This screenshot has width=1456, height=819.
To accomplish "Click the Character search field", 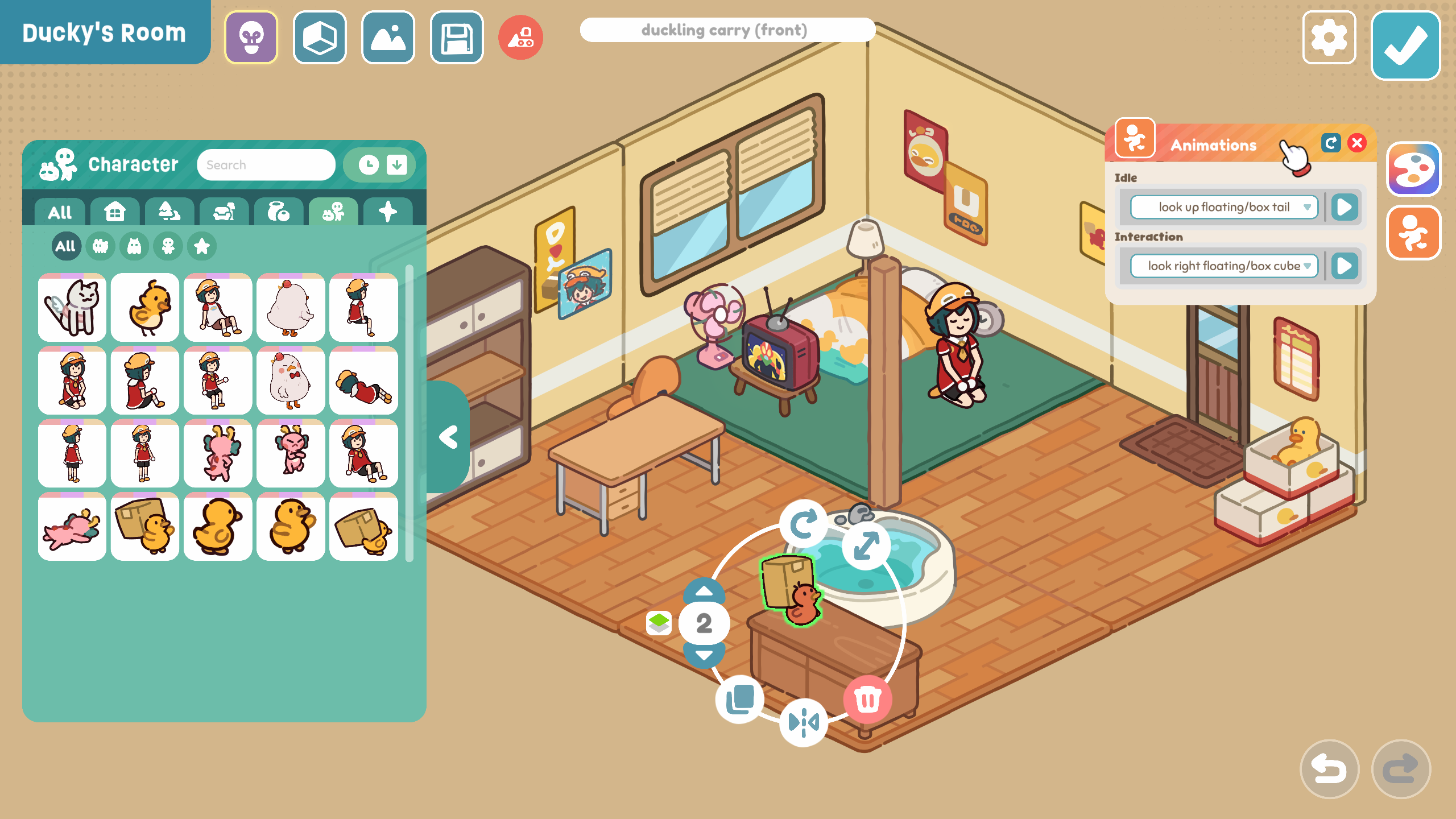I will coord(266,165).
